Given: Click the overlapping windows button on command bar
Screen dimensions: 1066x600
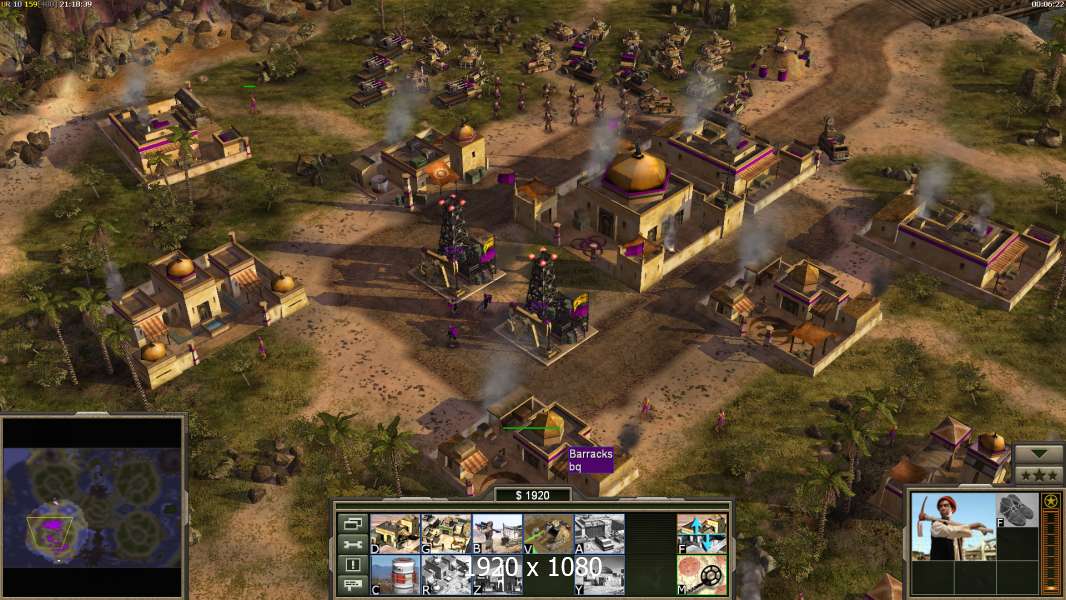Looking at the screenshot, I should [351, 523].
